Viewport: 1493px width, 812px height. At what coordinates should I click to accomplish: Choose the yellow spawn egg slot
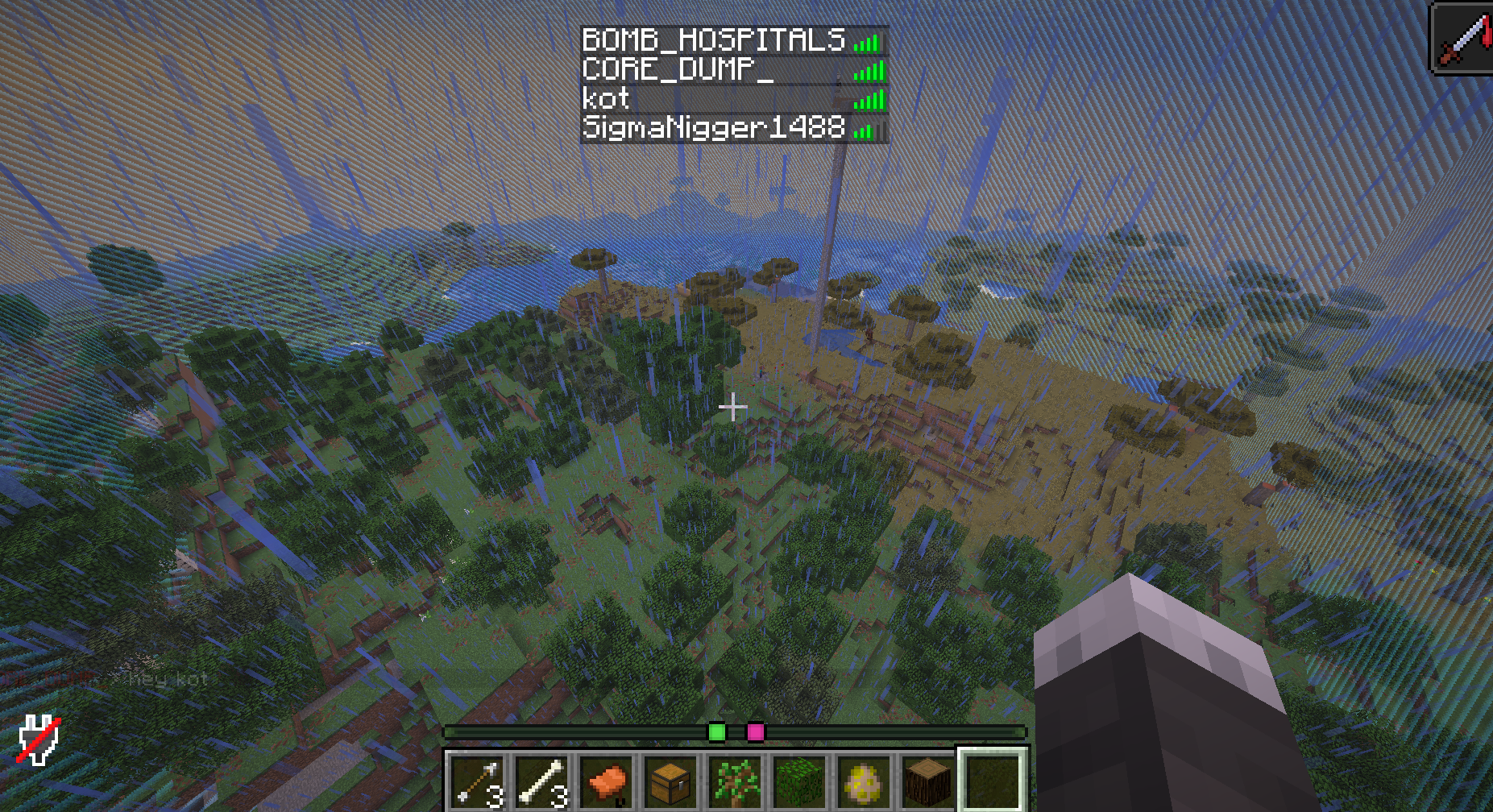pyautogui.click(x=865, y=781)
